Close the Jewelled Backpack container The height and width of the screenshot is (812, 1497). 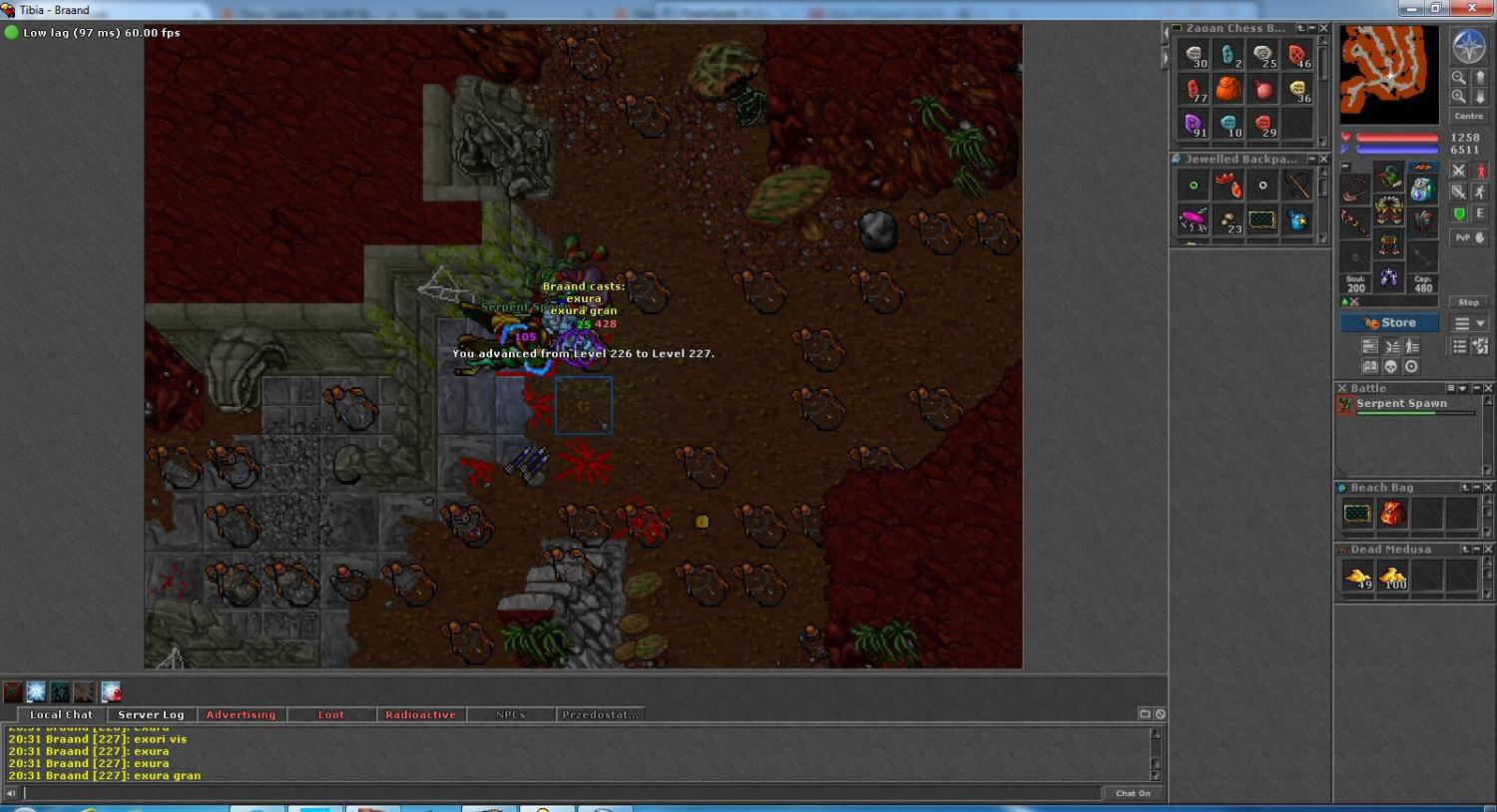1323,160
